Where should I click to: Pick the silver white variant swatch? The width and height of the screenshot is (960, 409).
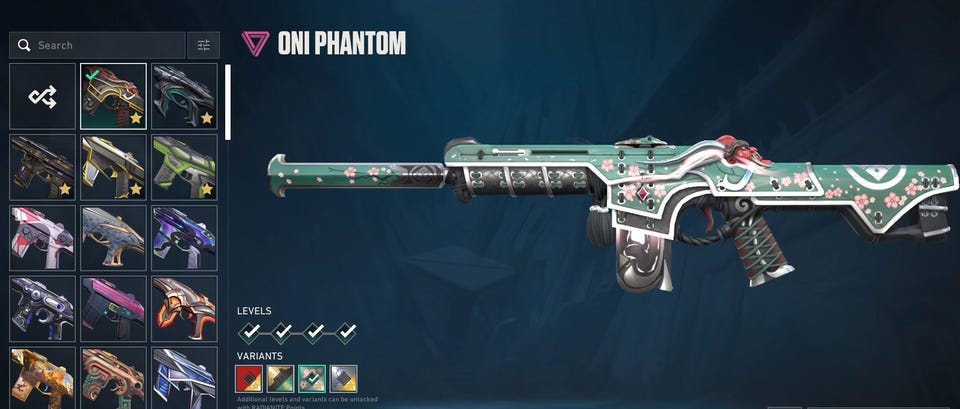344,378
